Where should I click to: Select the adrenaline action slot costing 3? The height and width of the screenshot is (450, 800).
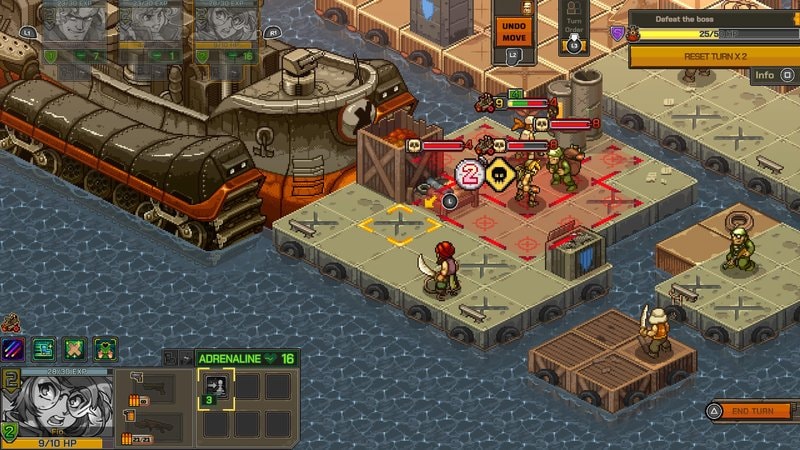click(215, 388)
